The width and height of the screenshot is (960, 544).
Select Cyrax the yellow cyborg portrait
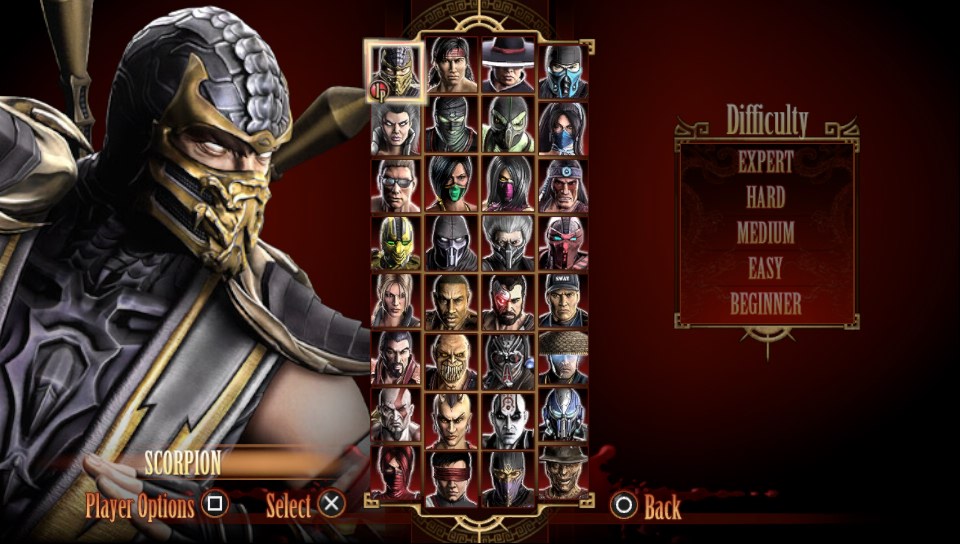(396, 243)
